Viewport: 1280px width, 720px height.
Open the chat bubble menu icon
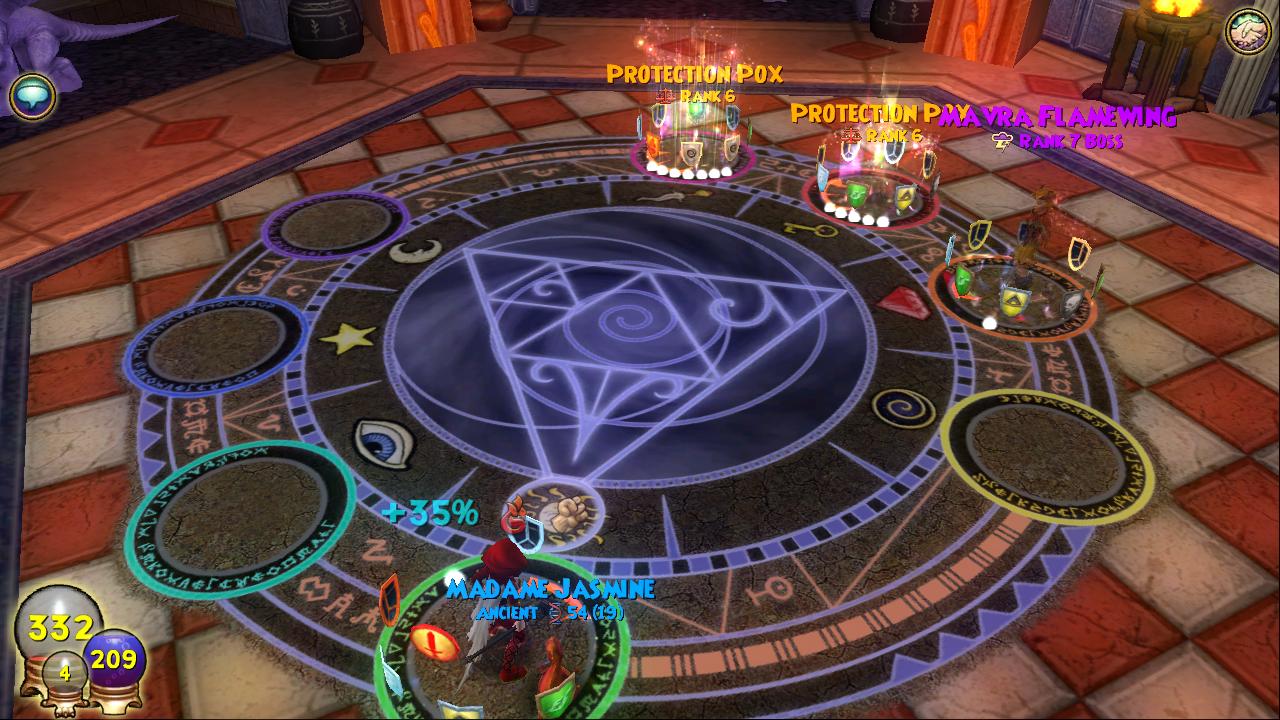[31, 96]
